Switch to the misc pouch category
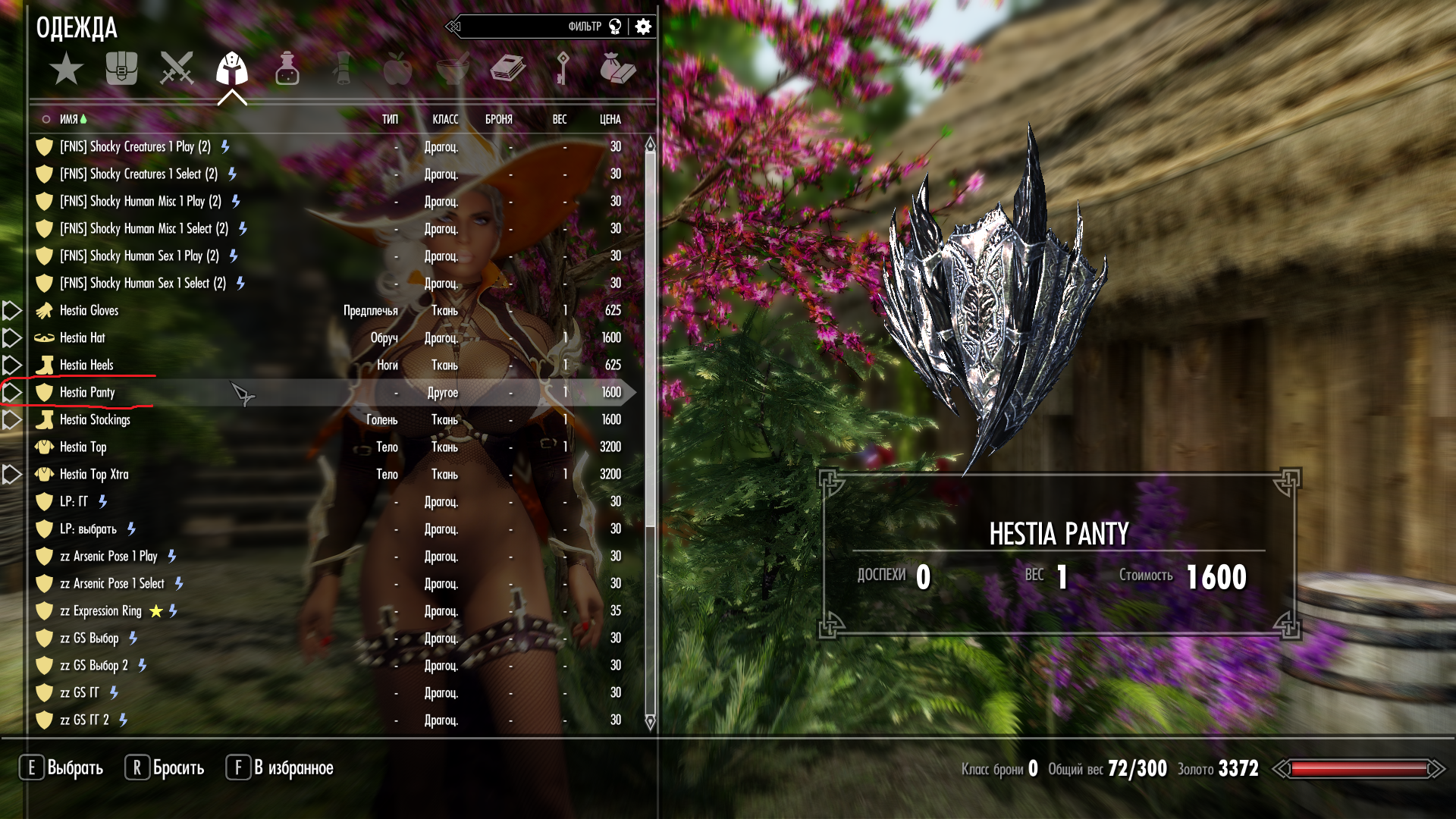The height and width of the screenshot is (819, 1456). pos(617,69)
